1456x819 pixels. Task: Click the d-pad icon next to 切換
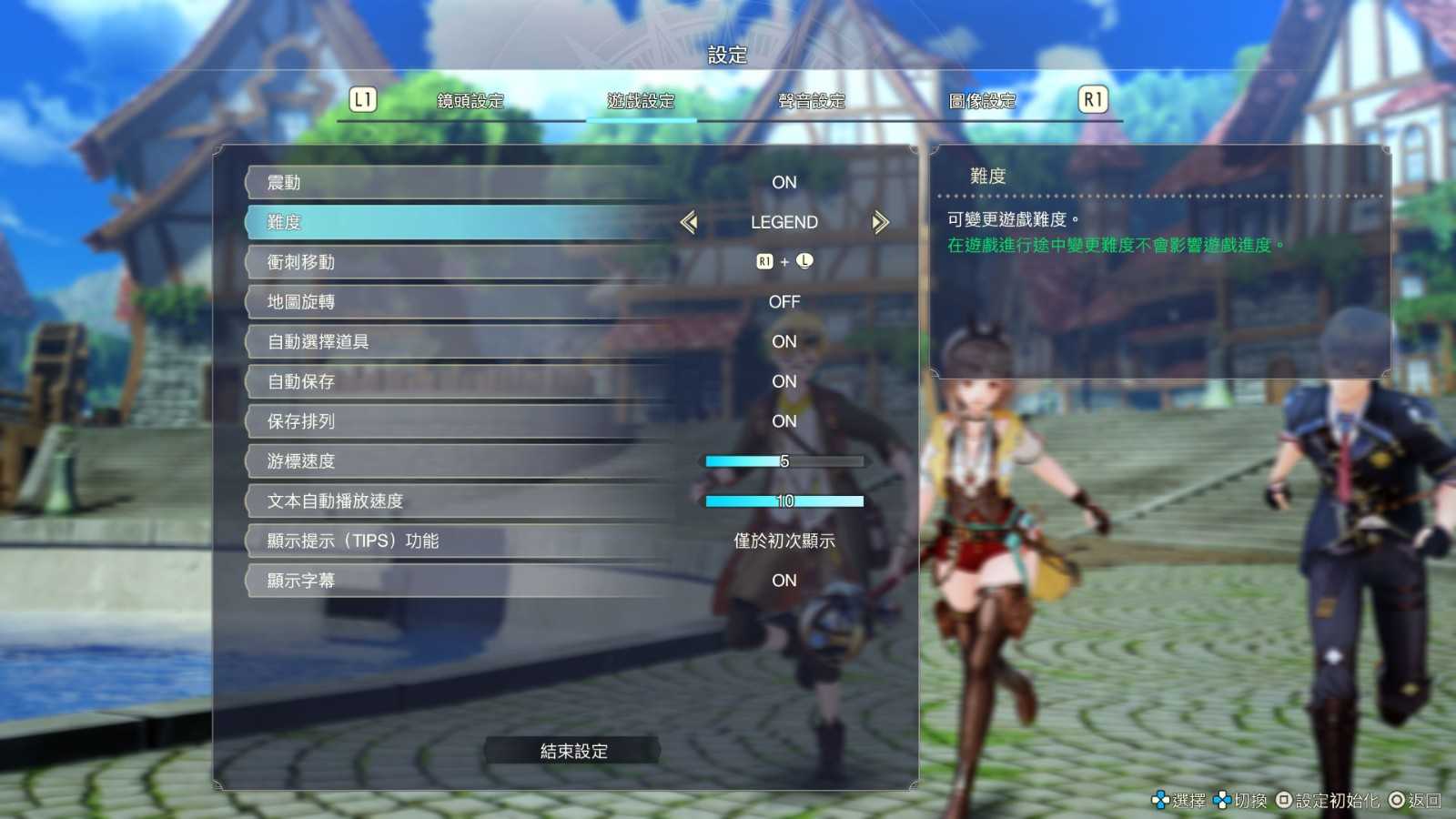pyautogui.click(x=1222, y=801)
